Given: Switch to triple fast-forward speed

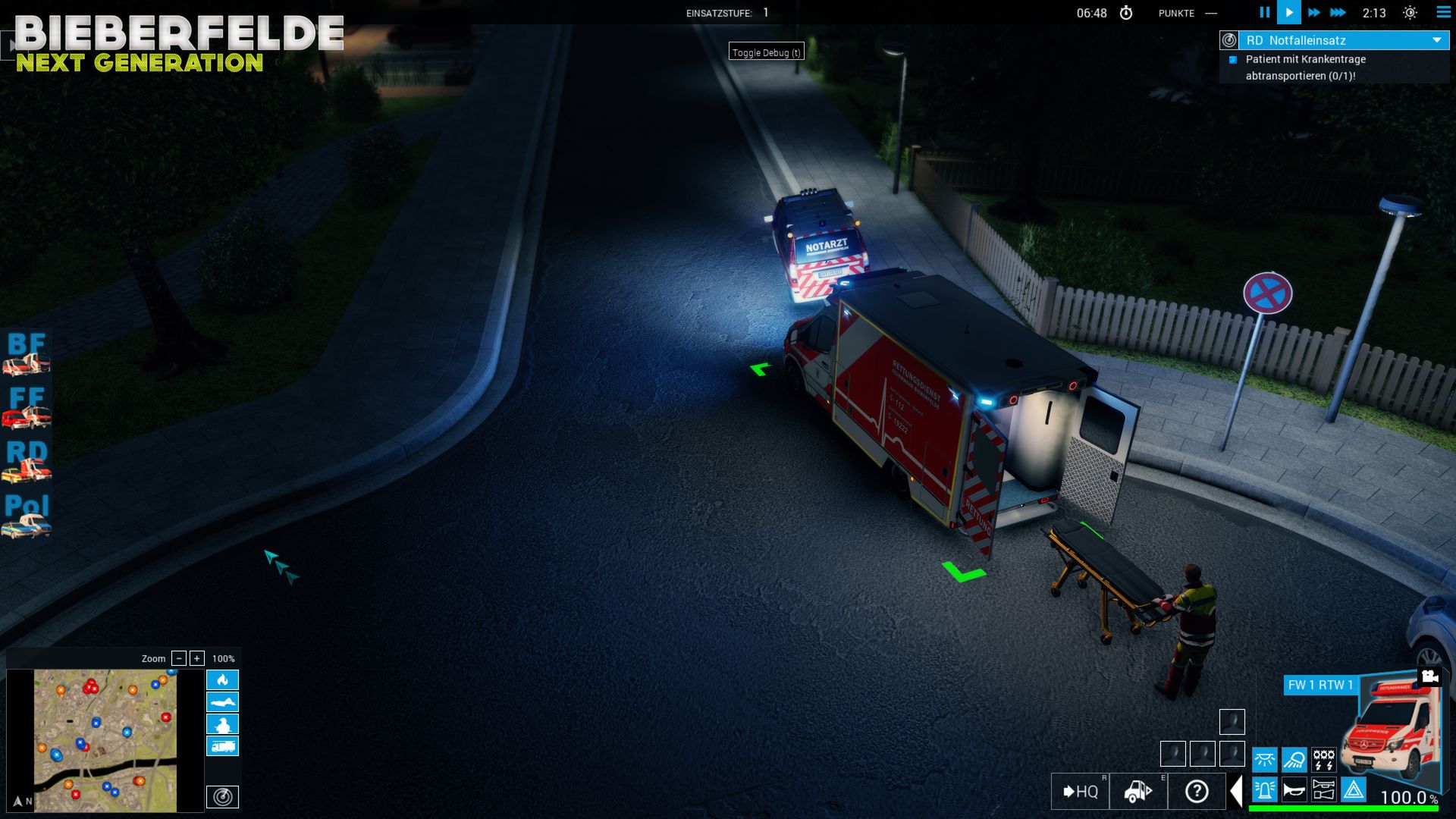Looking at the screenshot, I should pyautogui.click(x=1338, y=12).
